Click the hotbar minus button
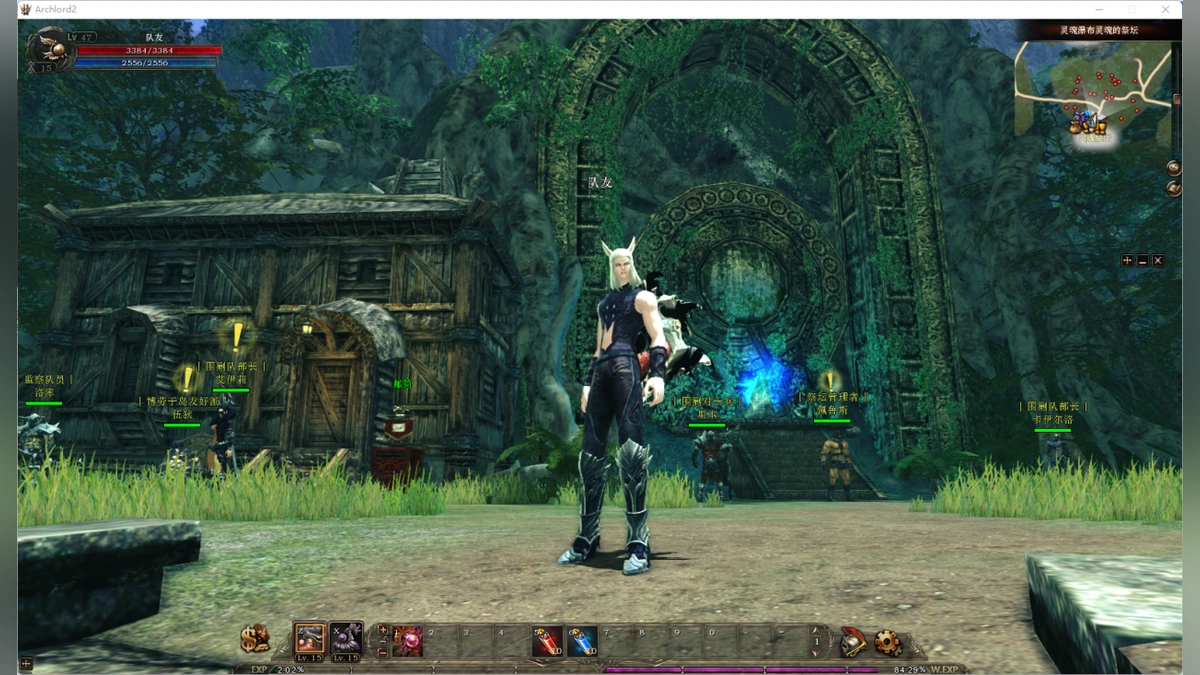Screen dimensions: 1200x675 coord(383,651)
